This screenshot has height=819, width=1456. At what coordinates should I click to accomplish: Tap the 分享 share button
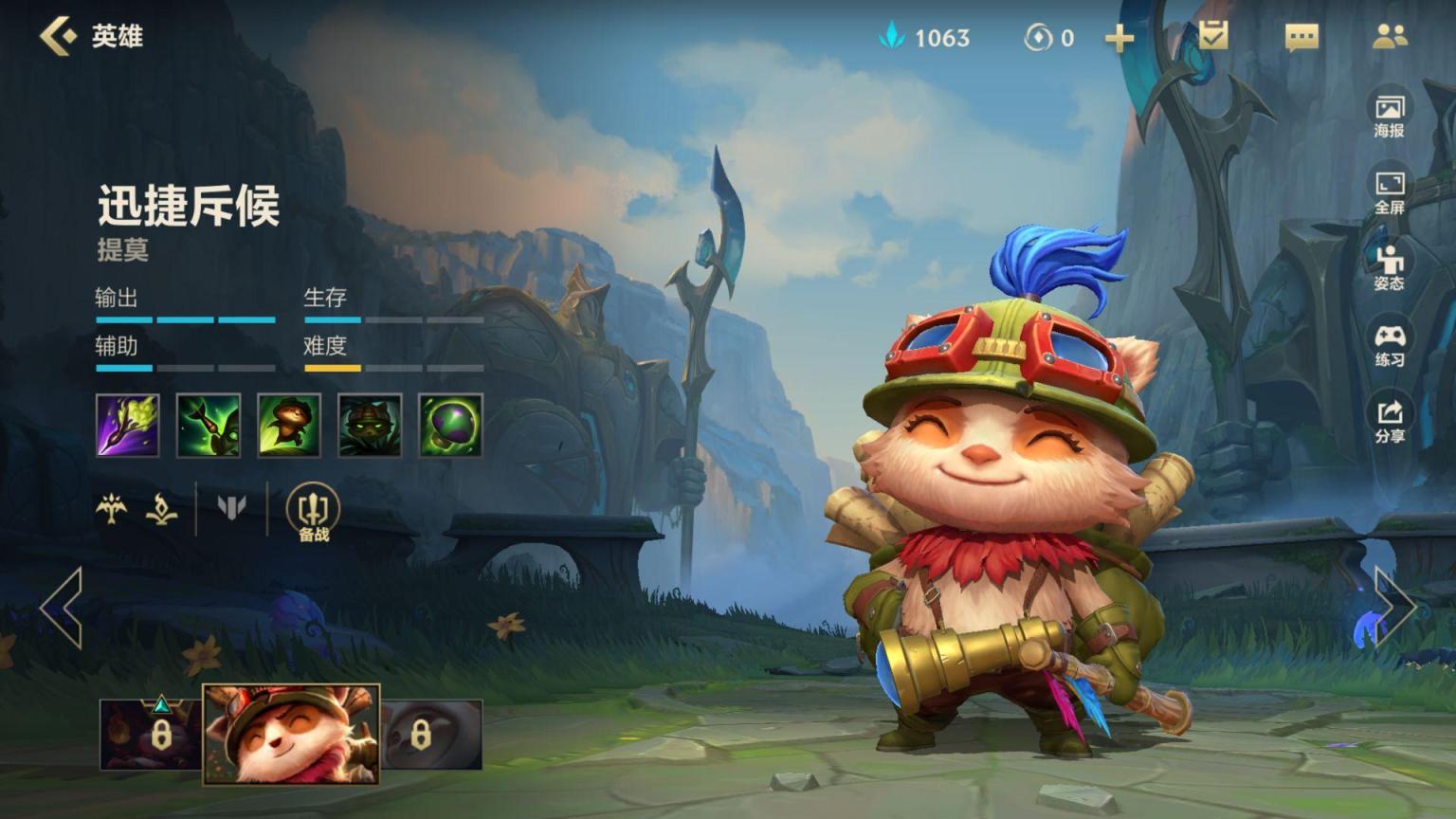[x=1390, y=421]
